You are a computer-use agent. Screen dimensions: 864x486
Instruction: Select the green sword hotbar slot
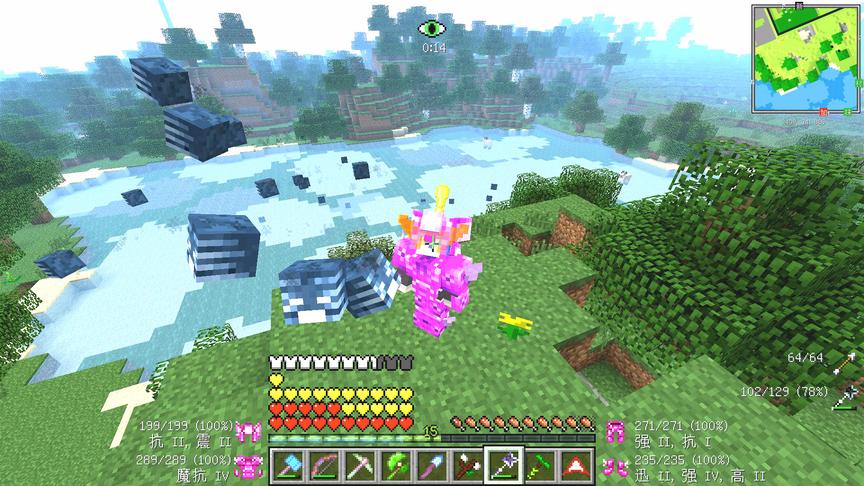(537, 465)
